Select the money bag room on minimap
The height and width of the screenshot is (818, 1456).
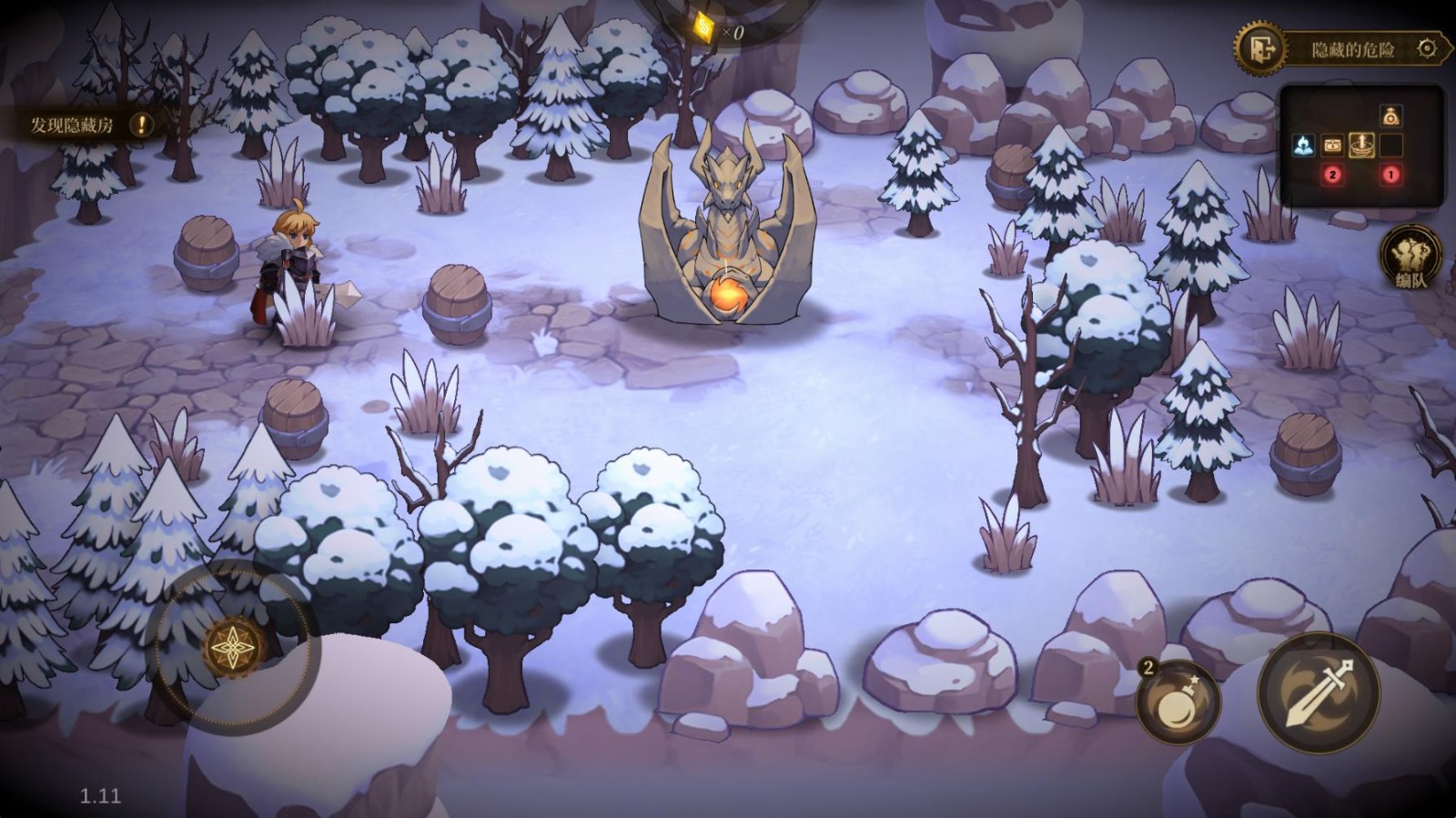tap(1390, 116)
